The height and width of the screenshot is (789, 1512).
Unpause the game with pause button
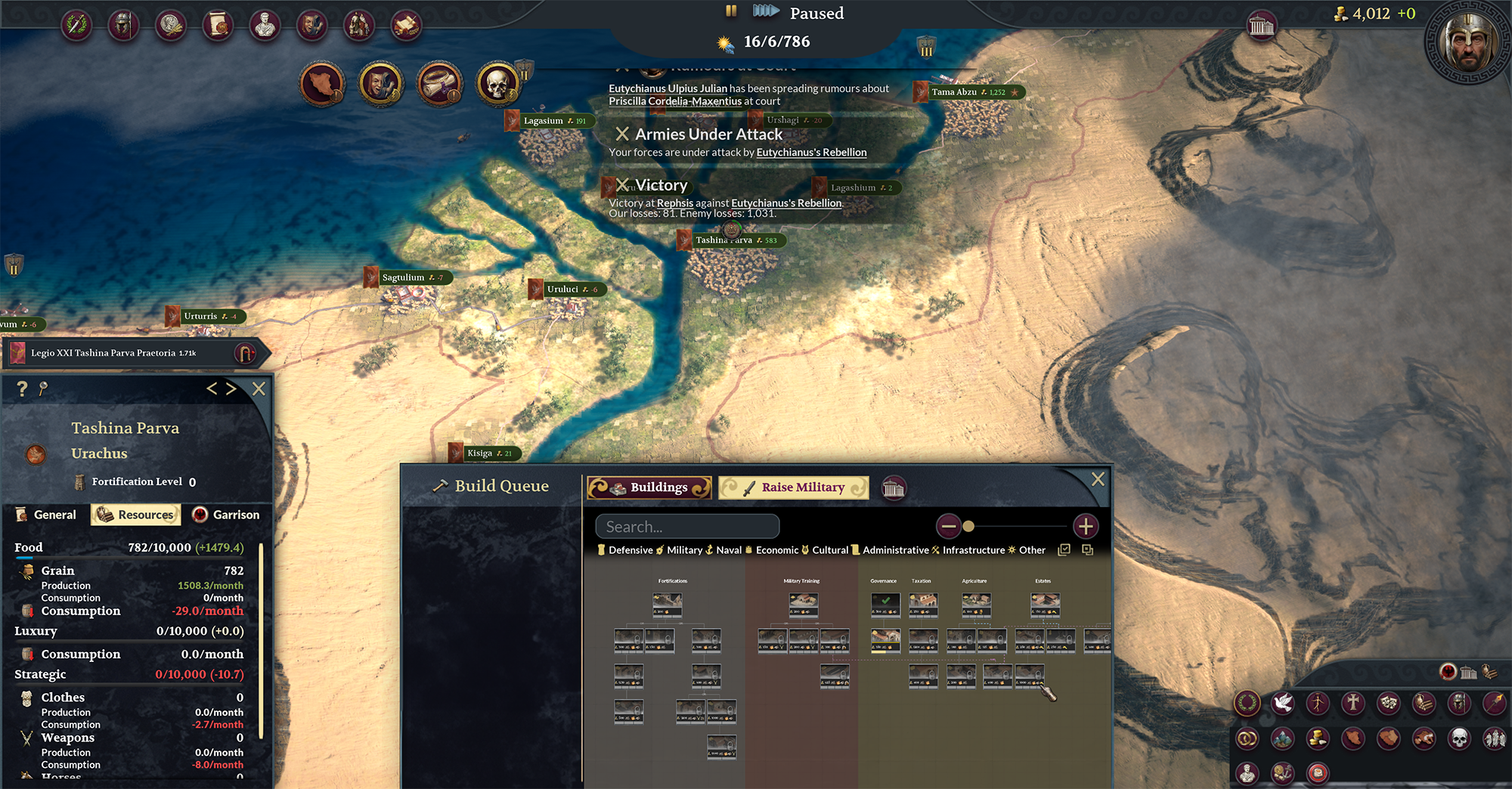click(x=730, y=11)
